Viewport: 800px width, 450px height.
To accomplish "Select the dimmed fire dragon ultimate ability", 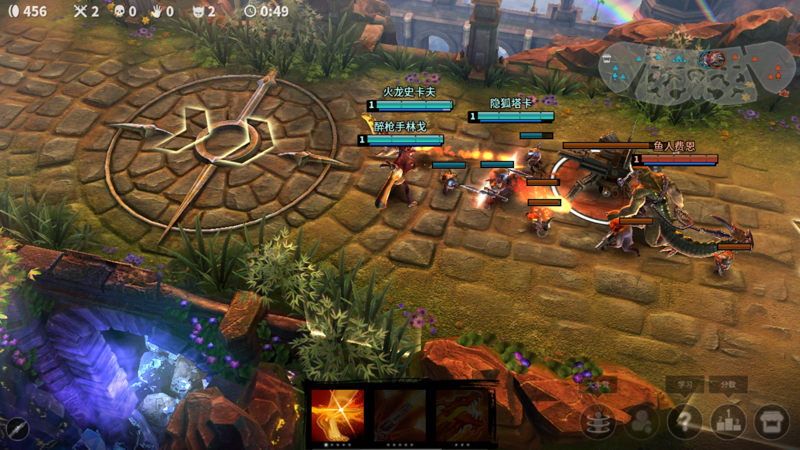I will pyautogui.click(x=462, y=414).
